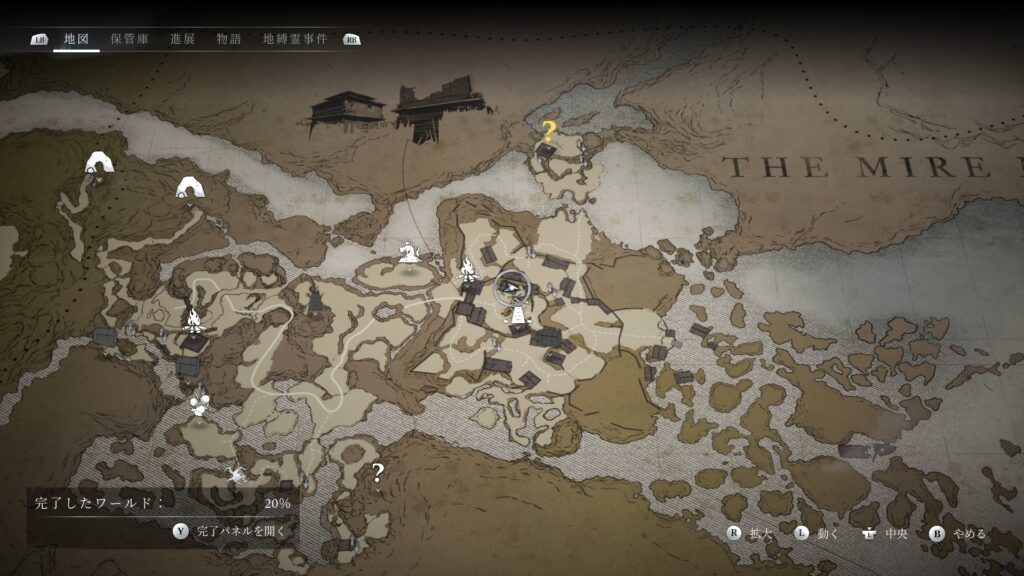The image size is (1024, 576).
Task: Go to the 地縛霊事件 tab
Action: pyautogui.click(x=295, y=39)
